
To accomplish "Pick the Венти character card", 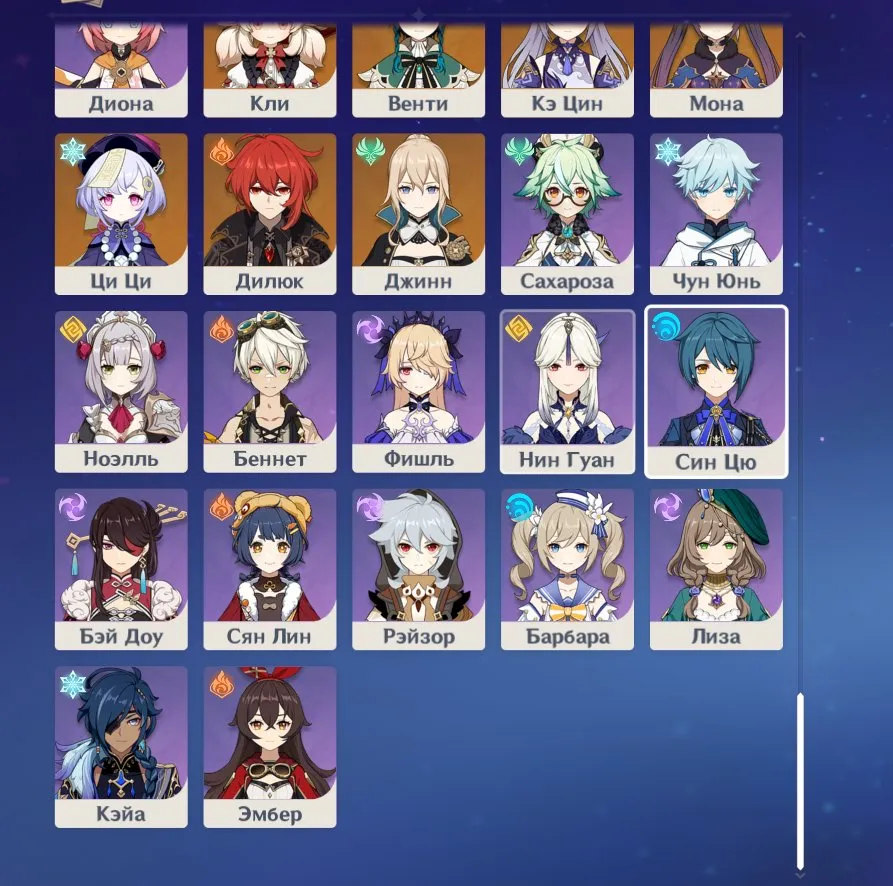I will [418, 72].
